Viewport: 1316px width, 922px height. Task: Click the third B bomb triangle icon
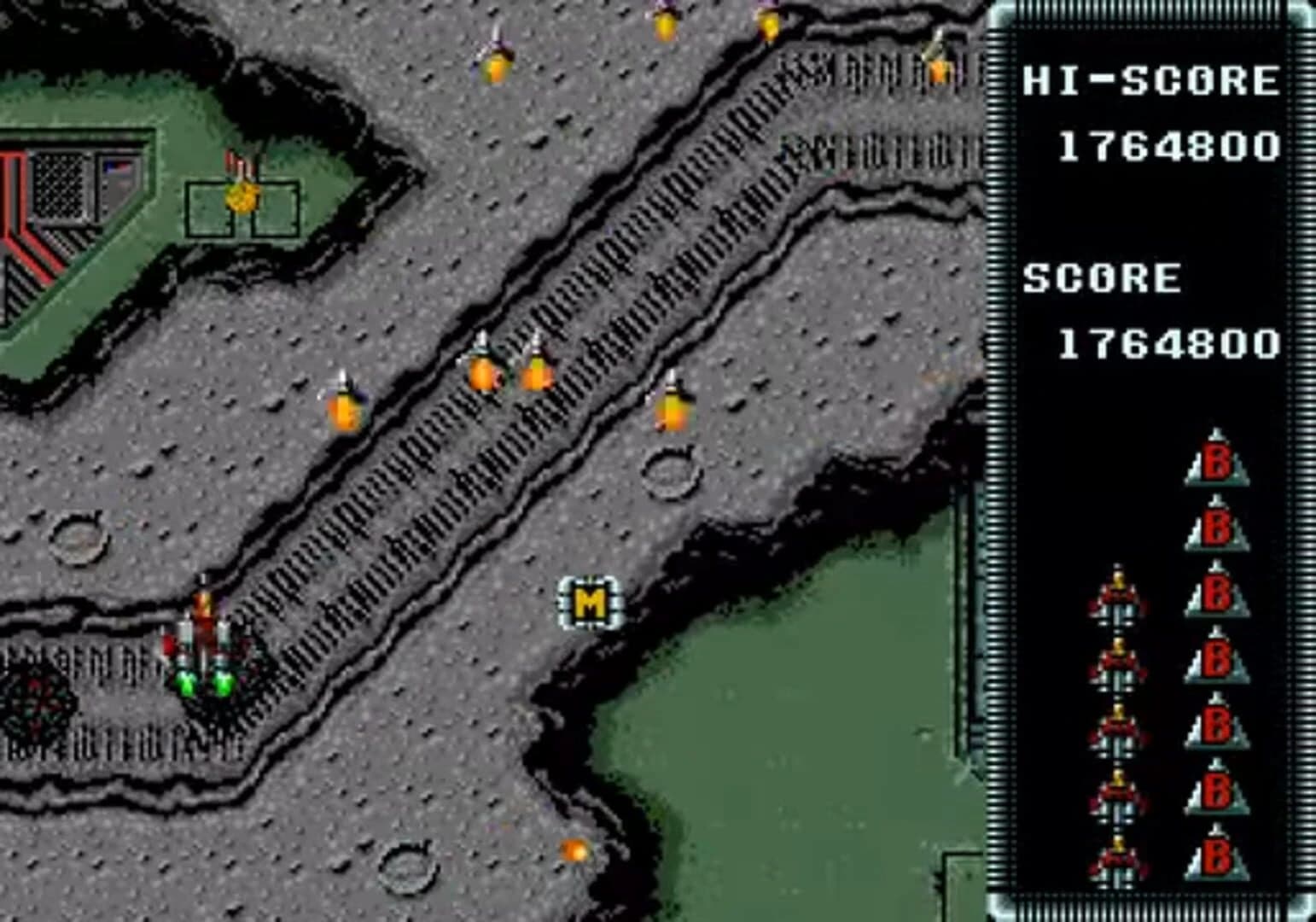click(x=1215, y=593)
